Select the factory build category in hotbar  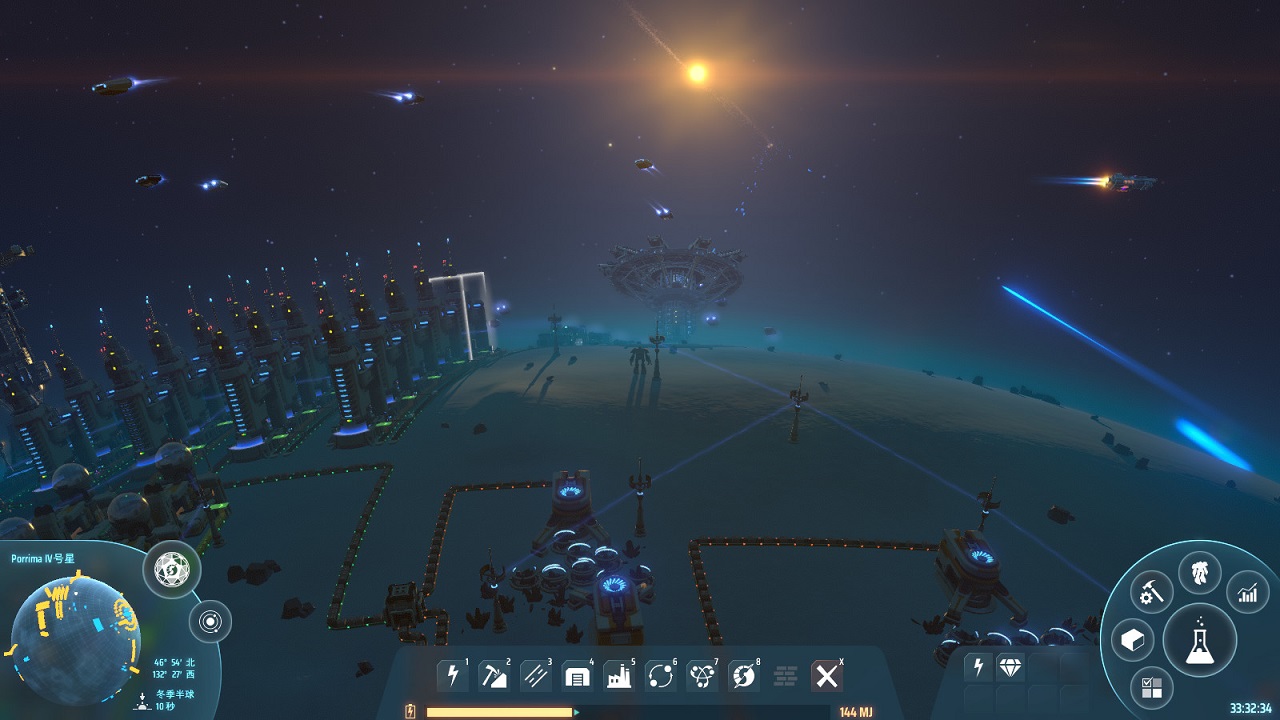(620, 675)
